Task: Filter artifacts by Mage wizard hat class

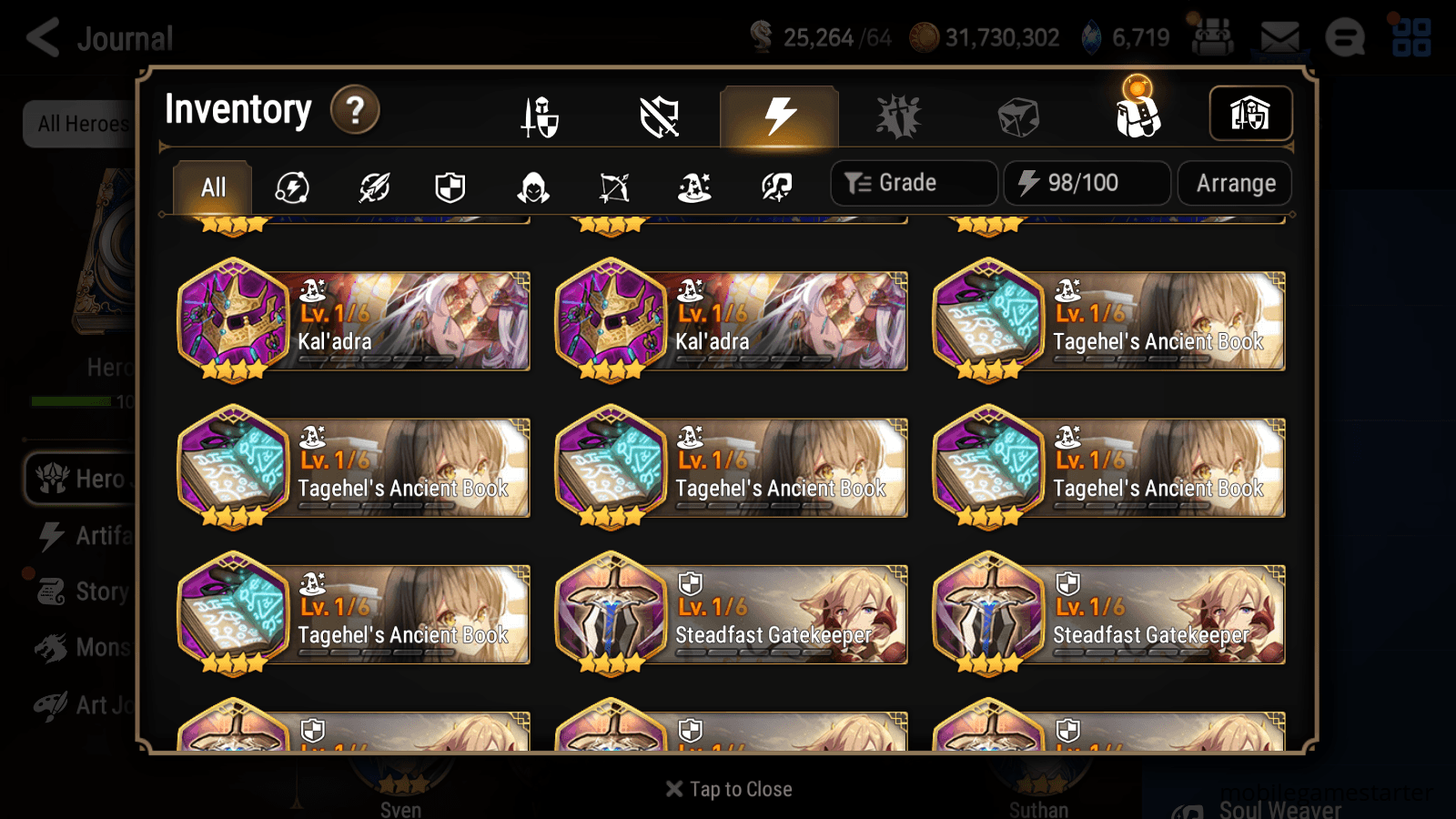Action: tap(694, 187)
